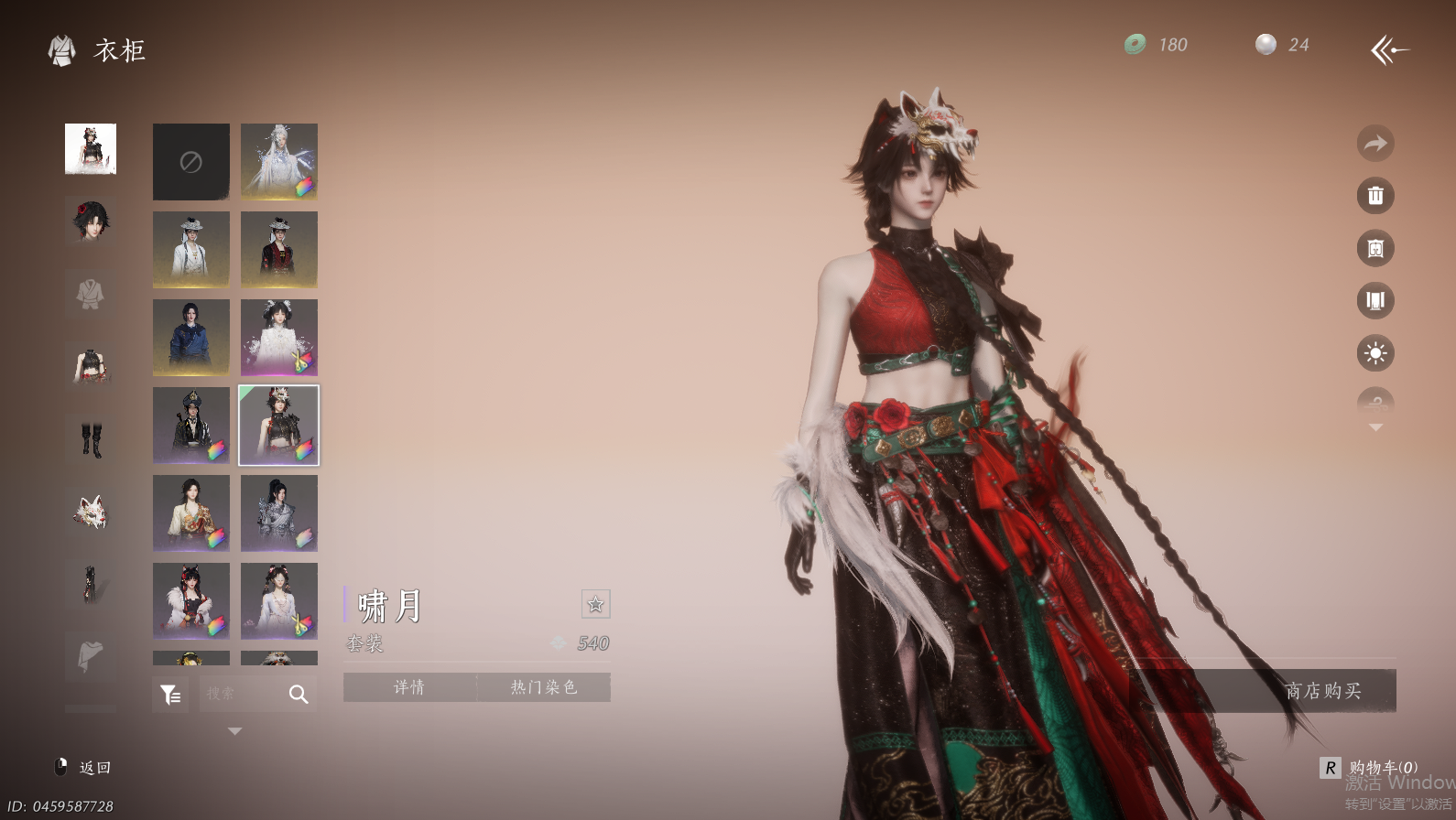
Task: Click the magnifier search icon
Action: tap(299, 695)
